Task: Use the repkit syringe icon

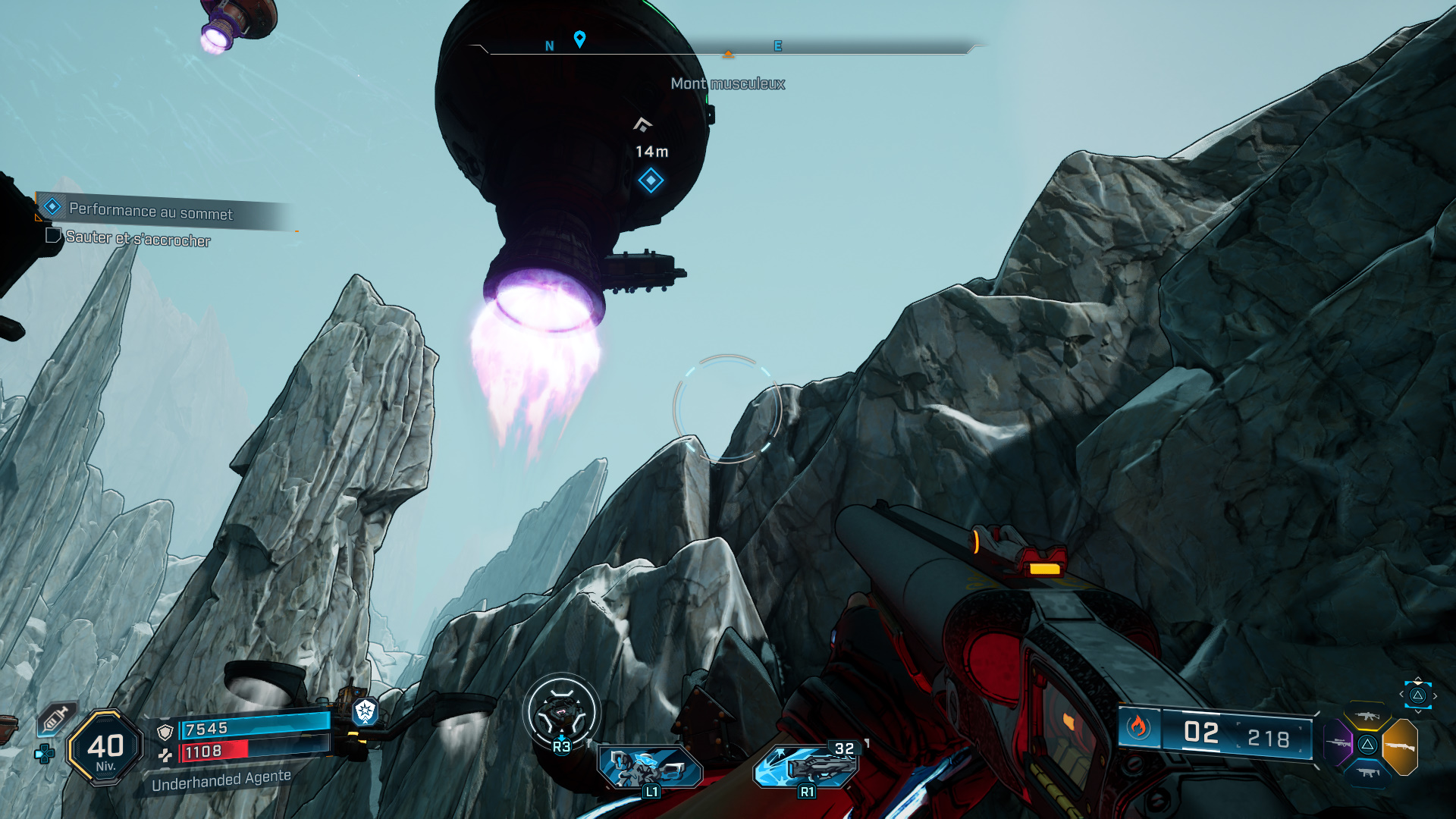Action: tap(55, 717)
